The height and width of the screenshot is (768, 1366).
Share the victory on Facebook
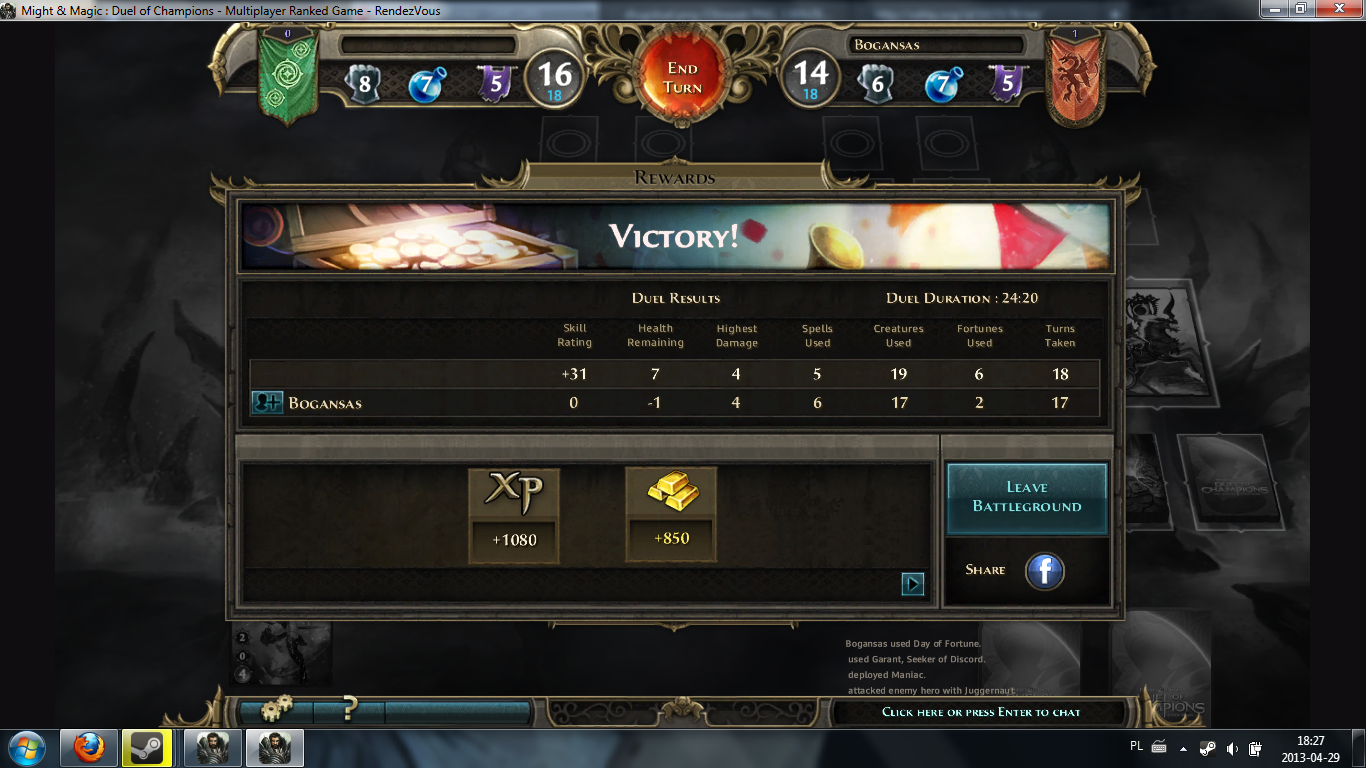point(1045,571)
